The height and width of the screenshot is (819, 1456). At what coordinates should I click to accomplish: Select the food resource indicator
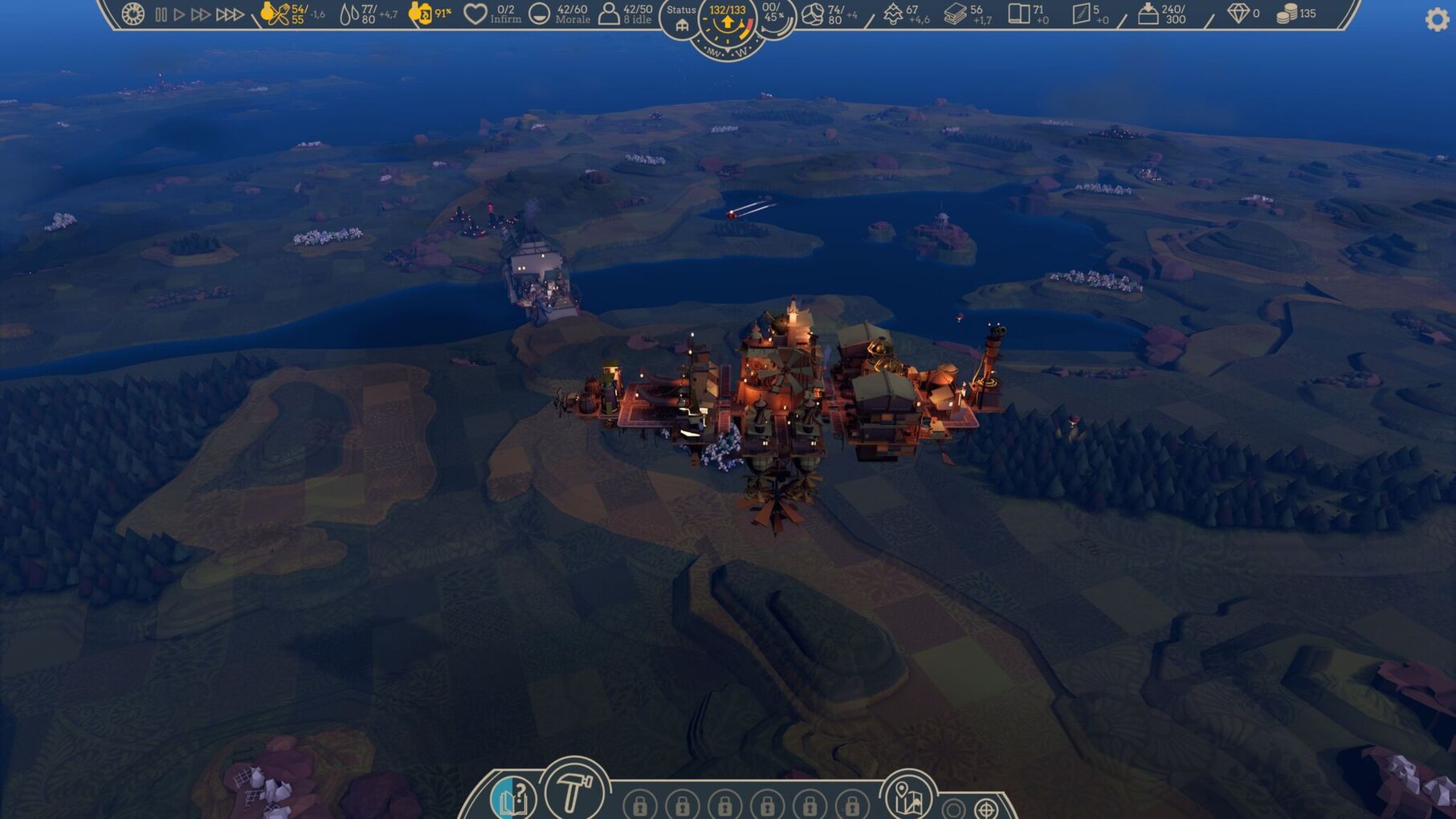coord(275,14)
